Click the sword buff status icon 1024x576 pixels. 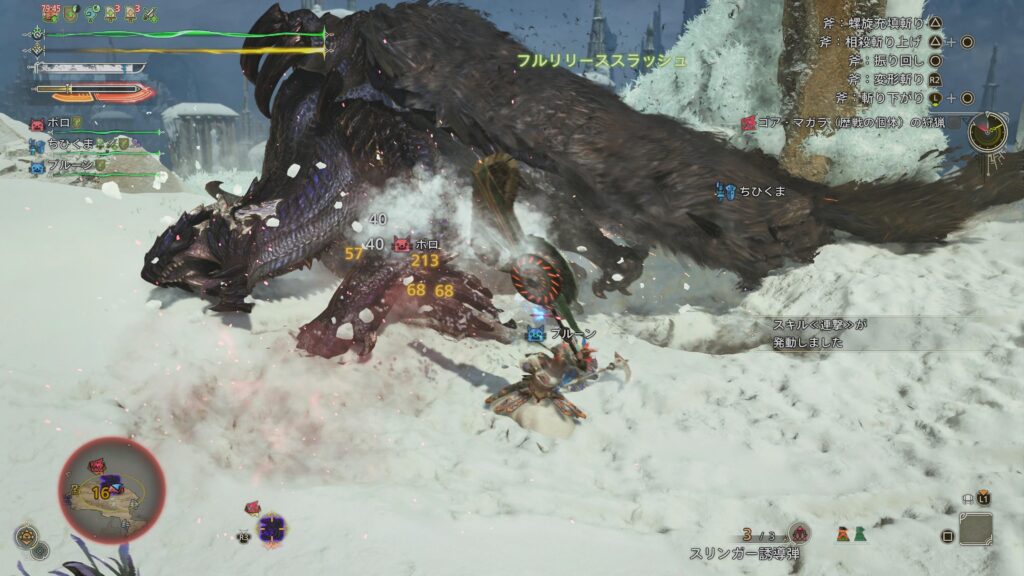click(151, 14)
